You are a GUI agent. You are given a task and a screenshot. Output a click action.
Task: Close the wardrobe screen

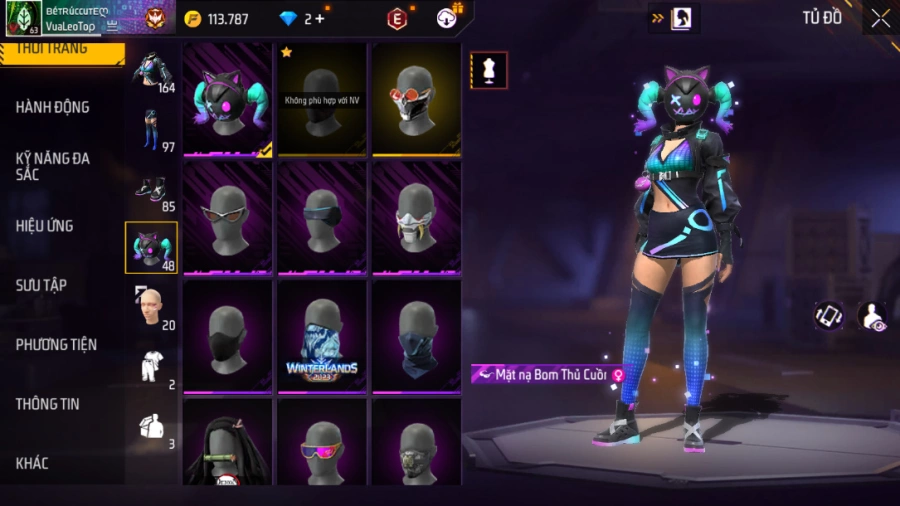[x=880, y=18]
